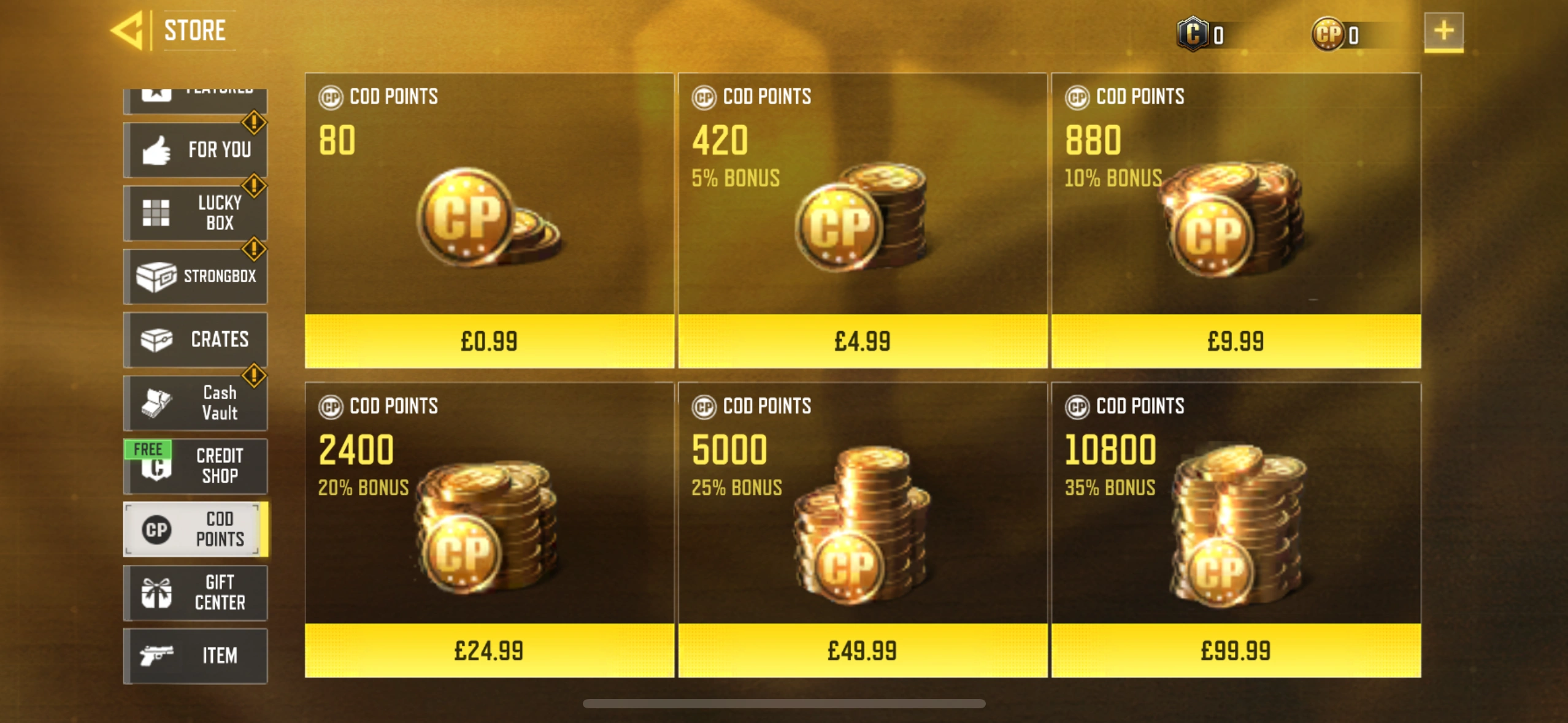Open the Strongbox store section
This screenshot has height=723, width=1568.
196,276
